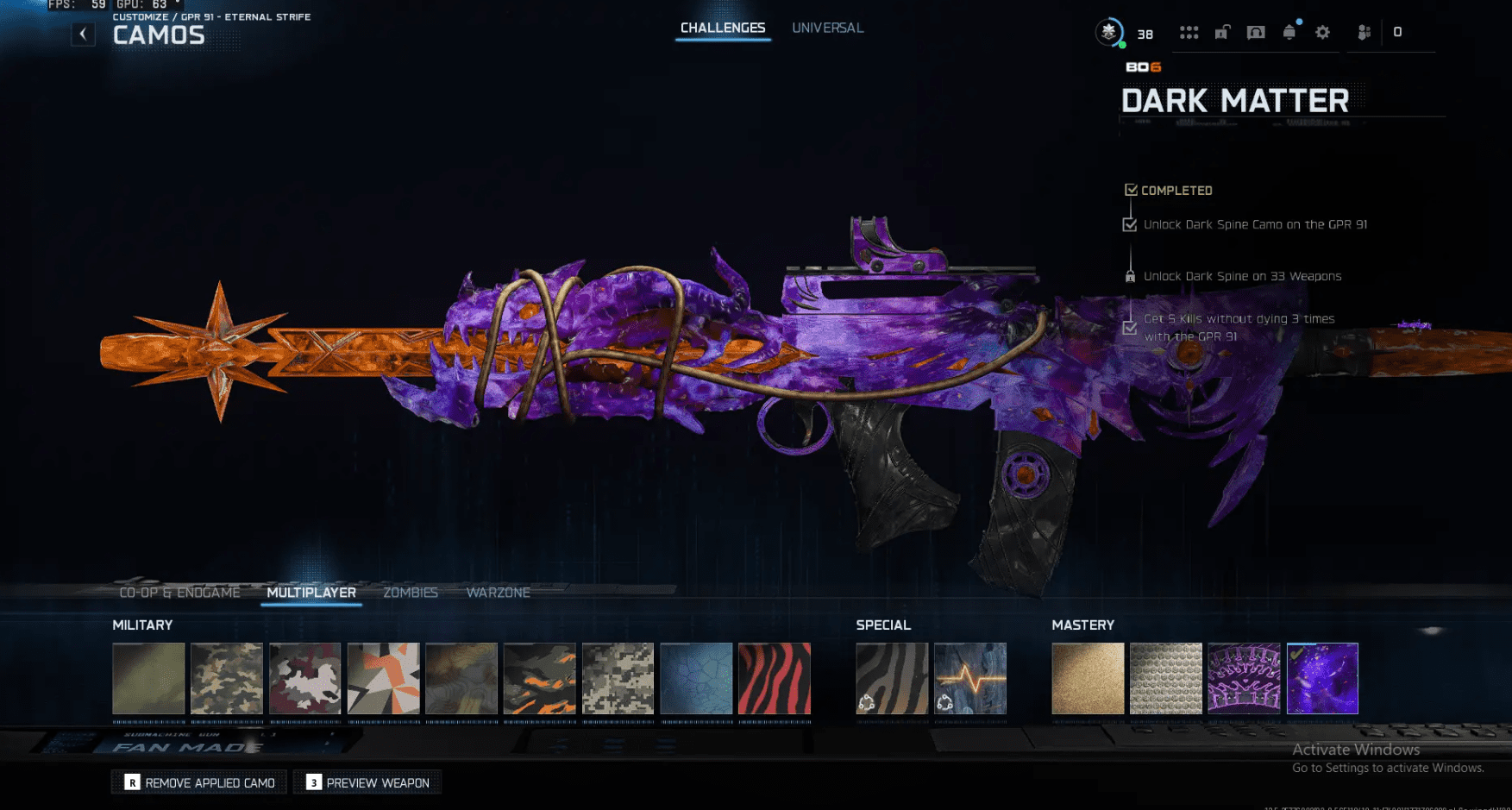Viewport: 1512px width, 810px height.
Task: Preview the weapon
Action: (367, 782)
